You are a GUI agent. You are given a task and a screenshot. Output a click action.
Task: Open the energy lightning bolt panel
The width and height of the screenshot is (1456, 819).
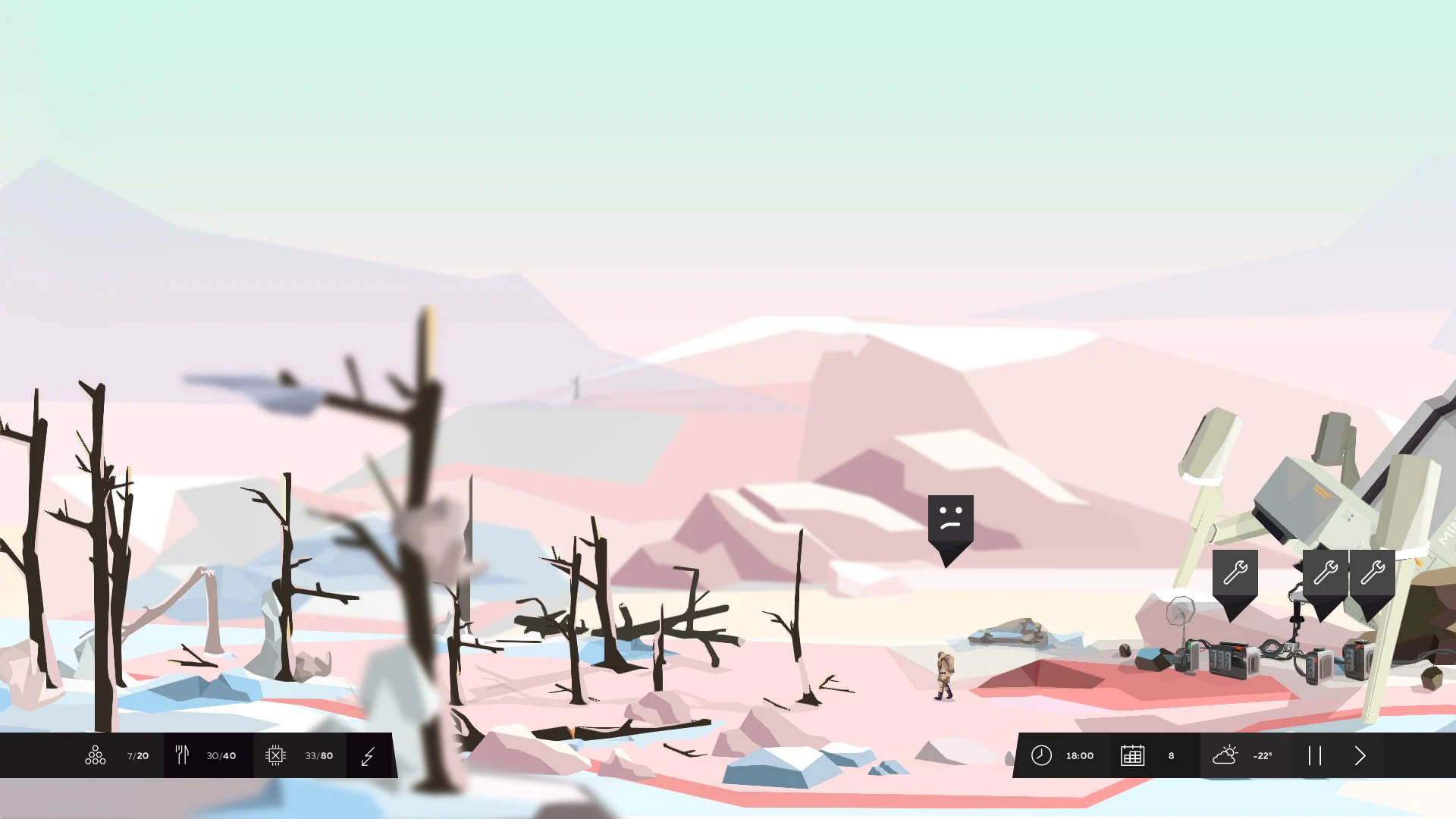tap(369, 755)
